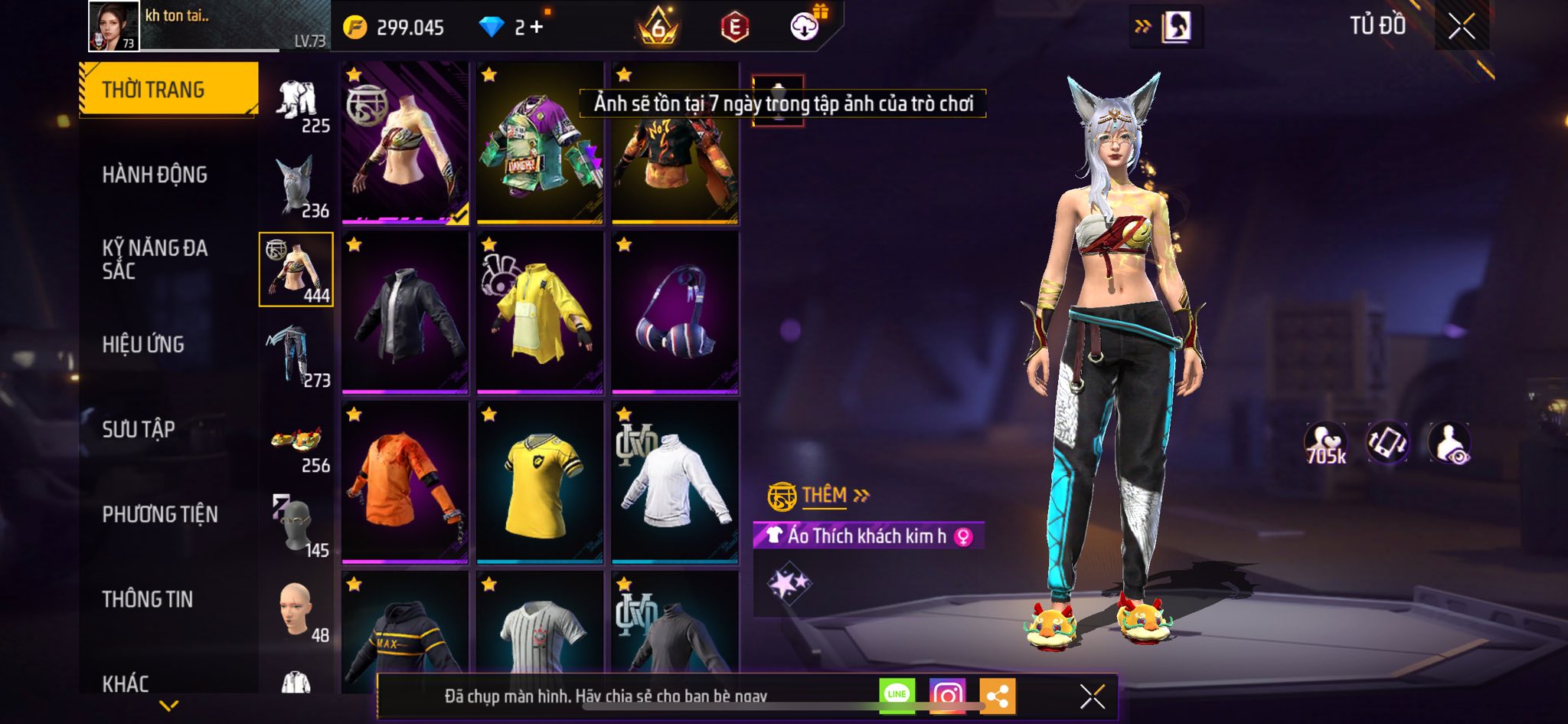This screenshot has width=1568, height=724.
Task: Share the screenshot to Instagram
Action: pos(947,695)
